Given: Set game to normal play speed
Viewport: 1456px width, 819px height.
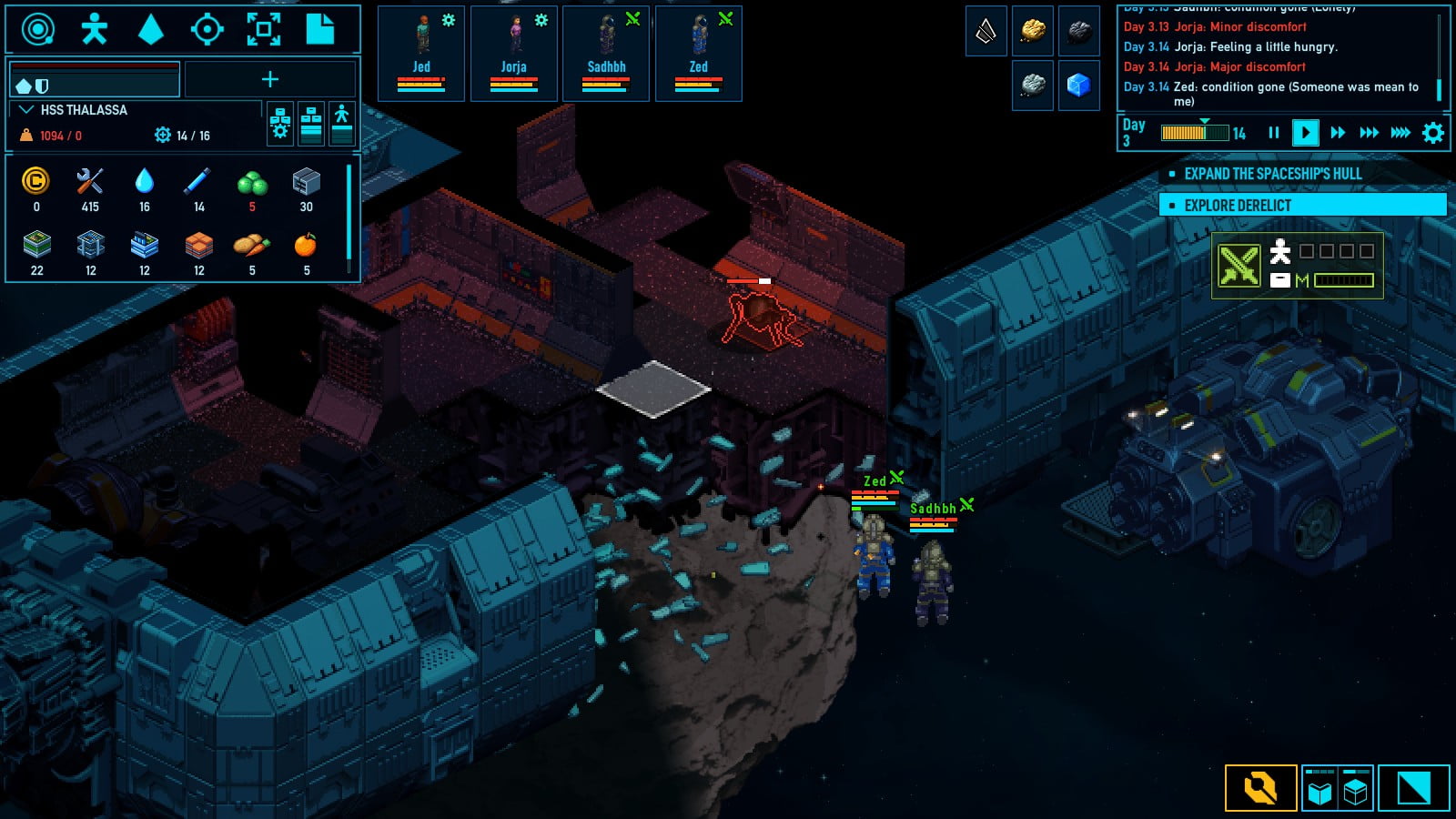Looking at the screenshot, I should pyautogui.click(x=1305, y=133).
